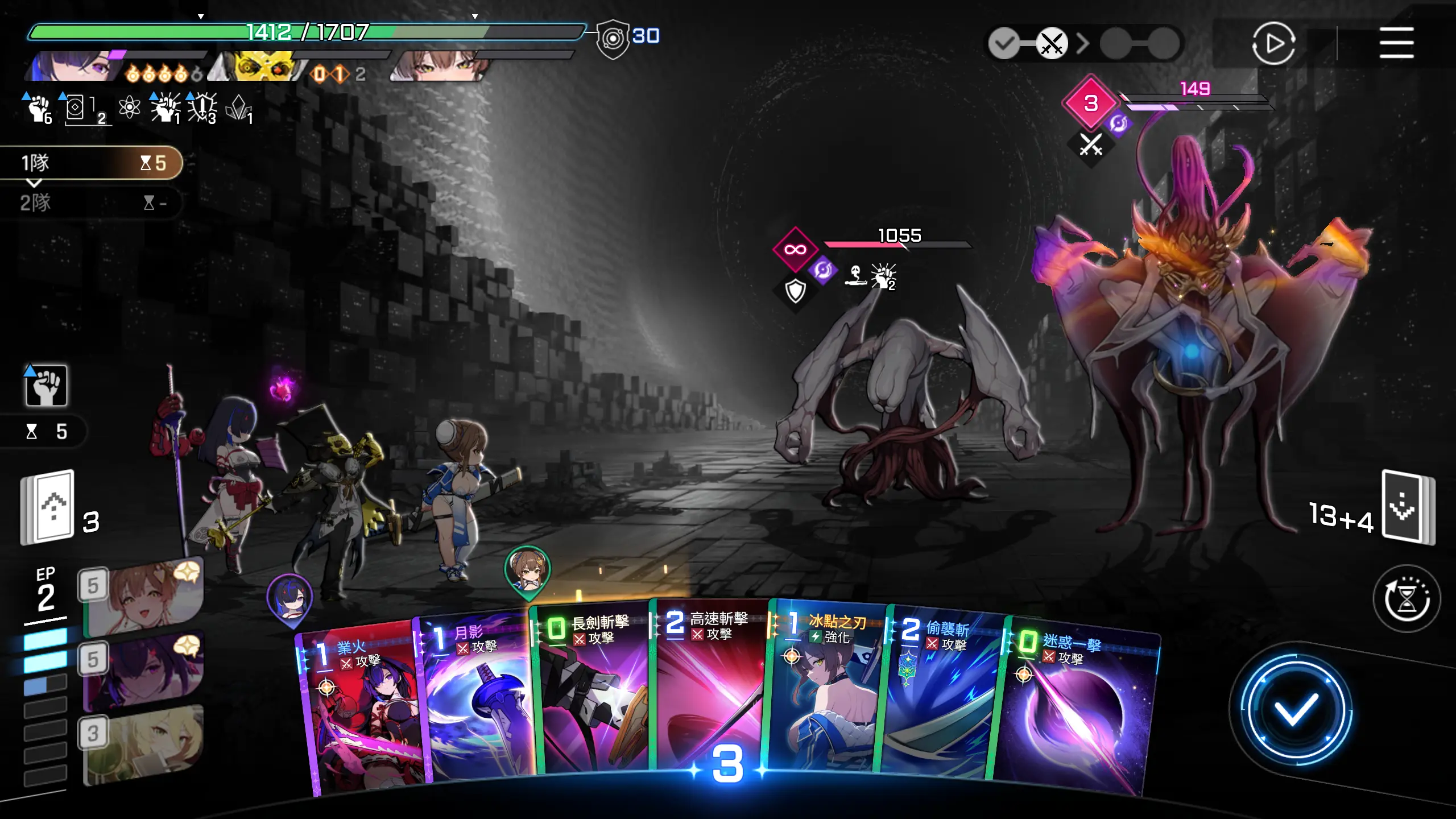This screenshot has width=1456, height=819.
Task: Select the 冰點之刃 enhancement card
Action: [x=824, y=688]
